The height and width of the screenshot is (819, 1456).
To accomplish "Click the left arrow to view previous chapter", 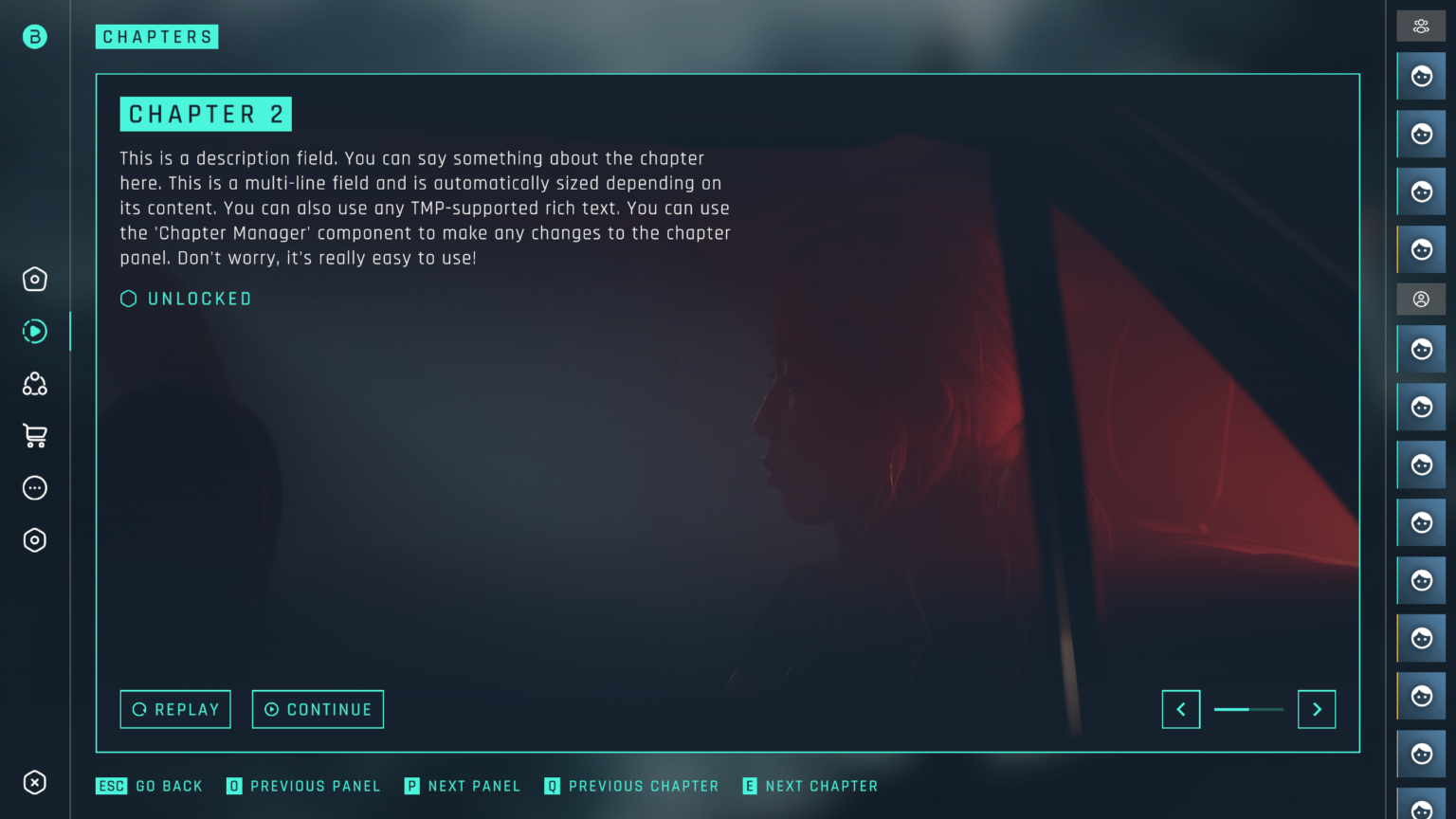I will [x=1181, y=709].
